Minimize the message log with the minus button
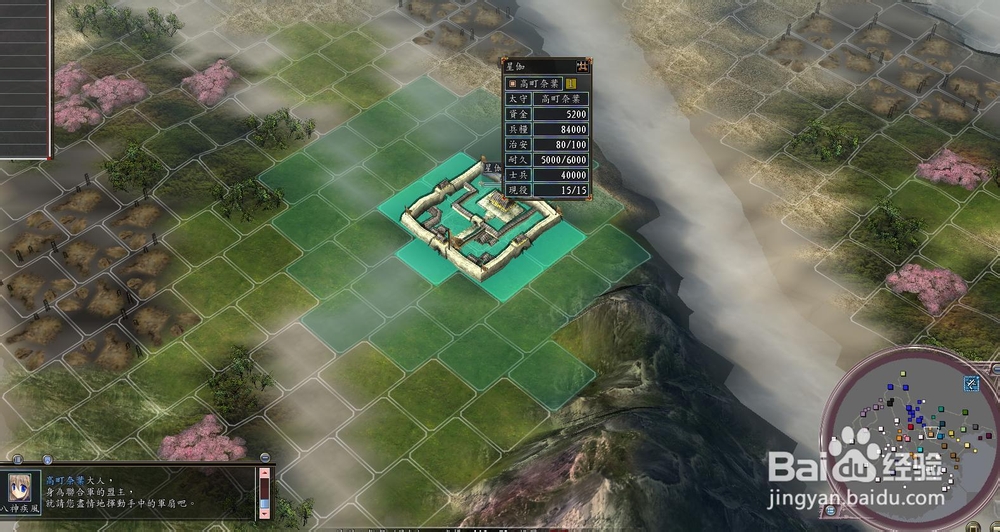This screenshot has height=532, width=1000. tap(265, 458)
